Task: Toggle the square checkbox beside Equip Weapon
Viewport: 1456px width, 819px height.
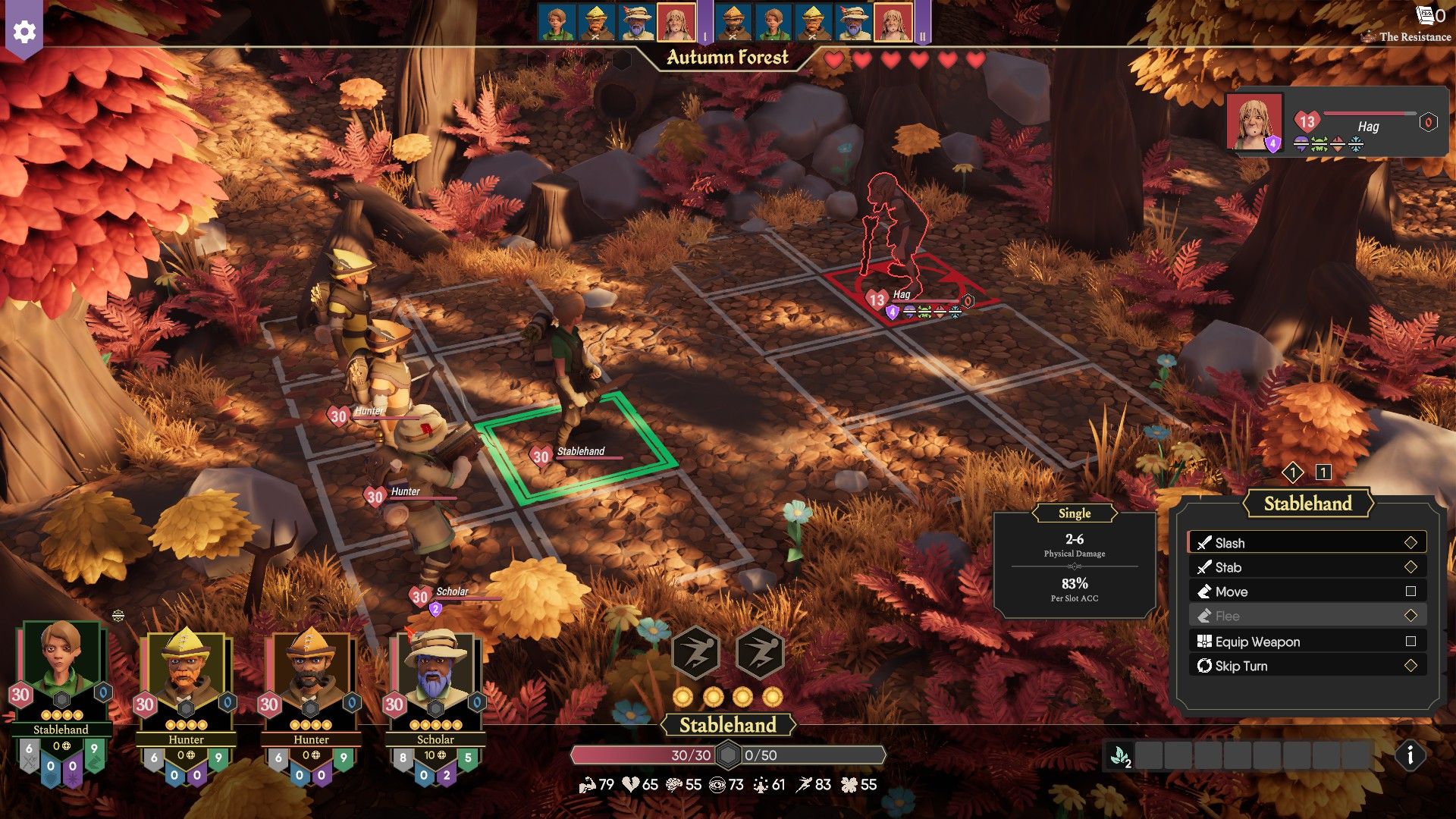Action: click(x=1411, y=642)
